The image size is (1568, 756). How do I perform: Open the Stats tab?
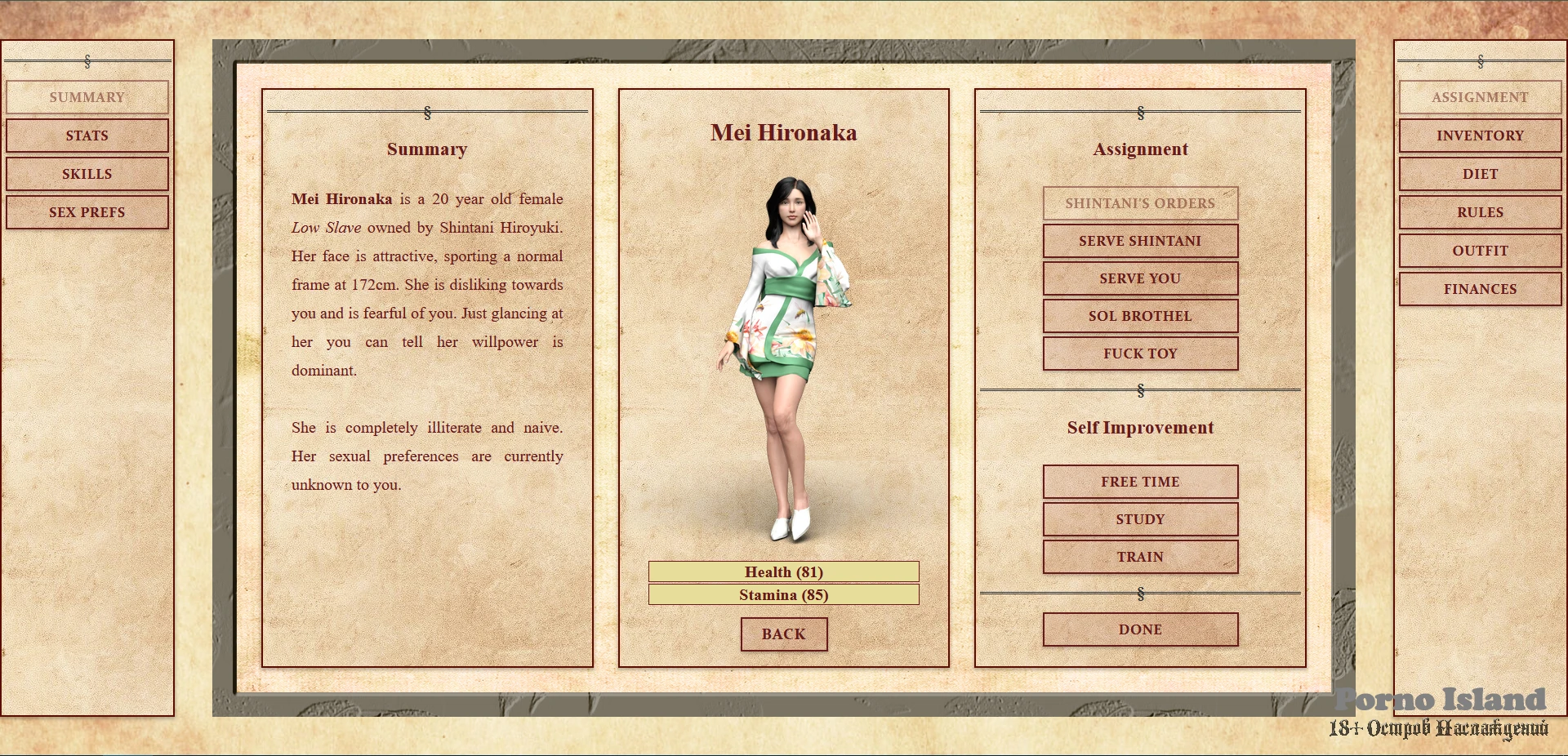pos(87,136)
